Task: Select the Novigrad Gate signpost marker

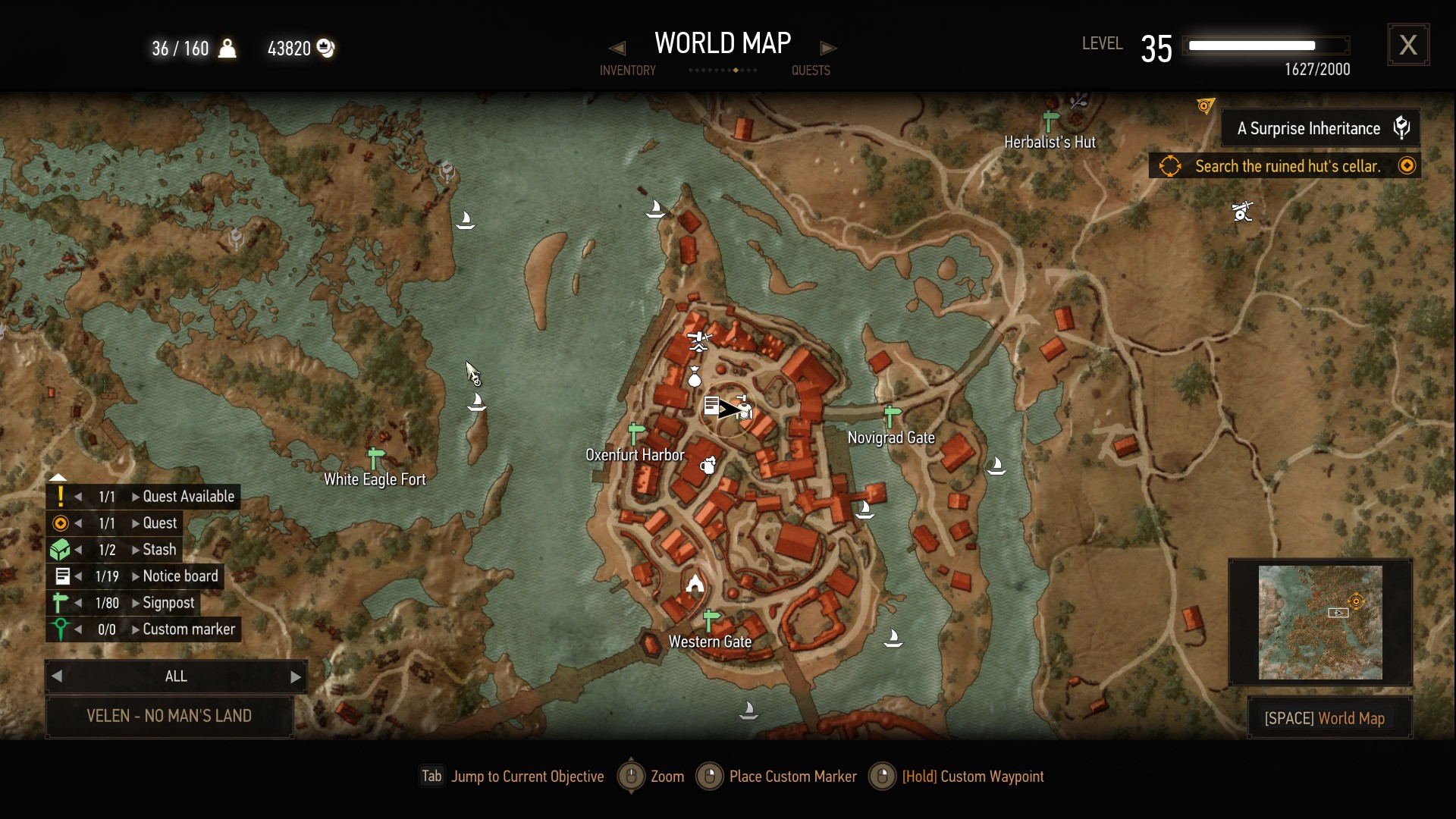Action: point(892,416)
